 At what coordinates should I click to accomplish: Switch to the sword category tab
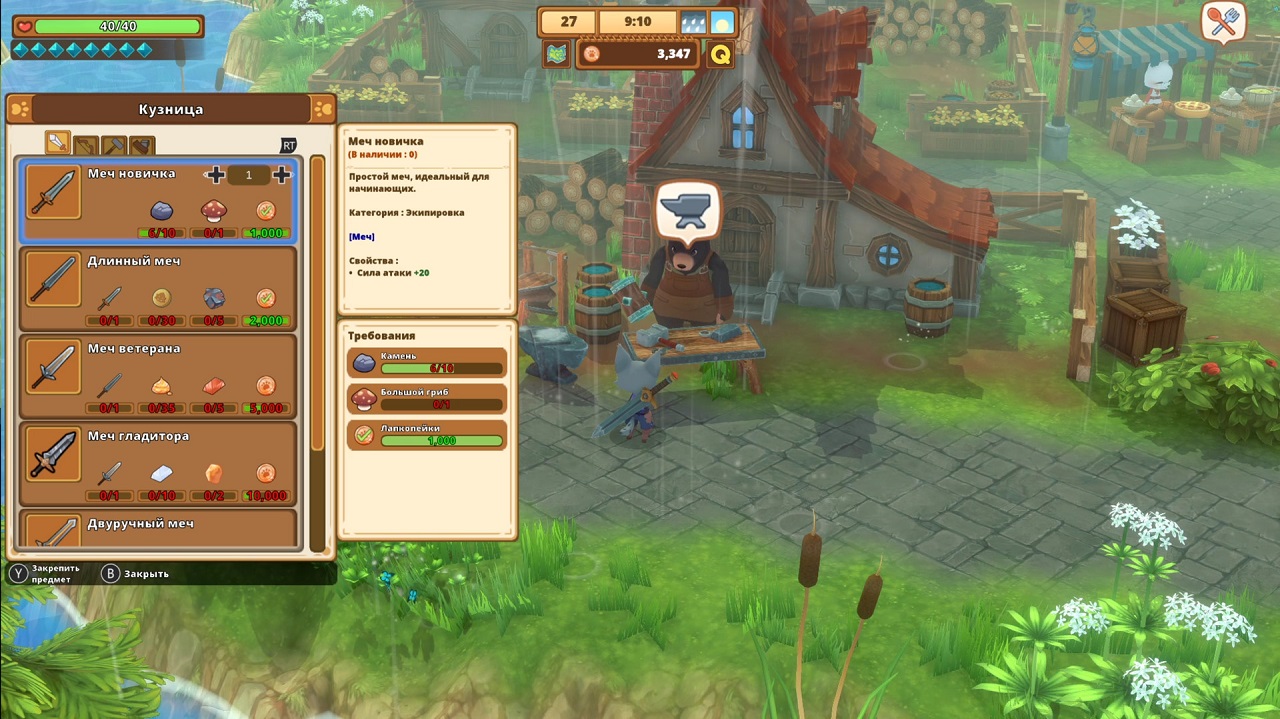58,143
